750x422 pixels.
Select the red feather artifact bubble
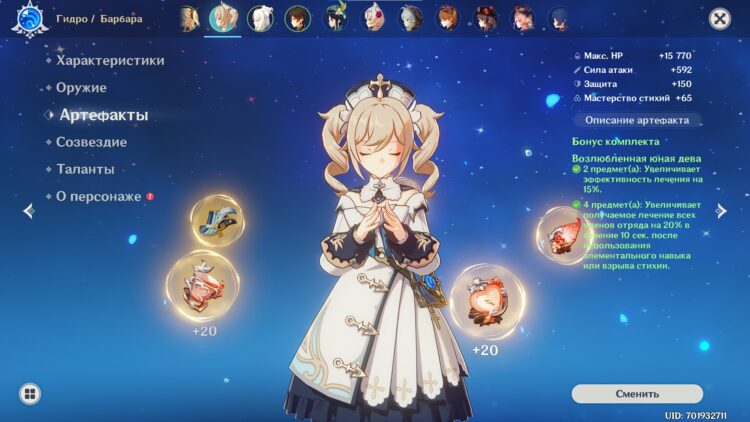point(562,236)
